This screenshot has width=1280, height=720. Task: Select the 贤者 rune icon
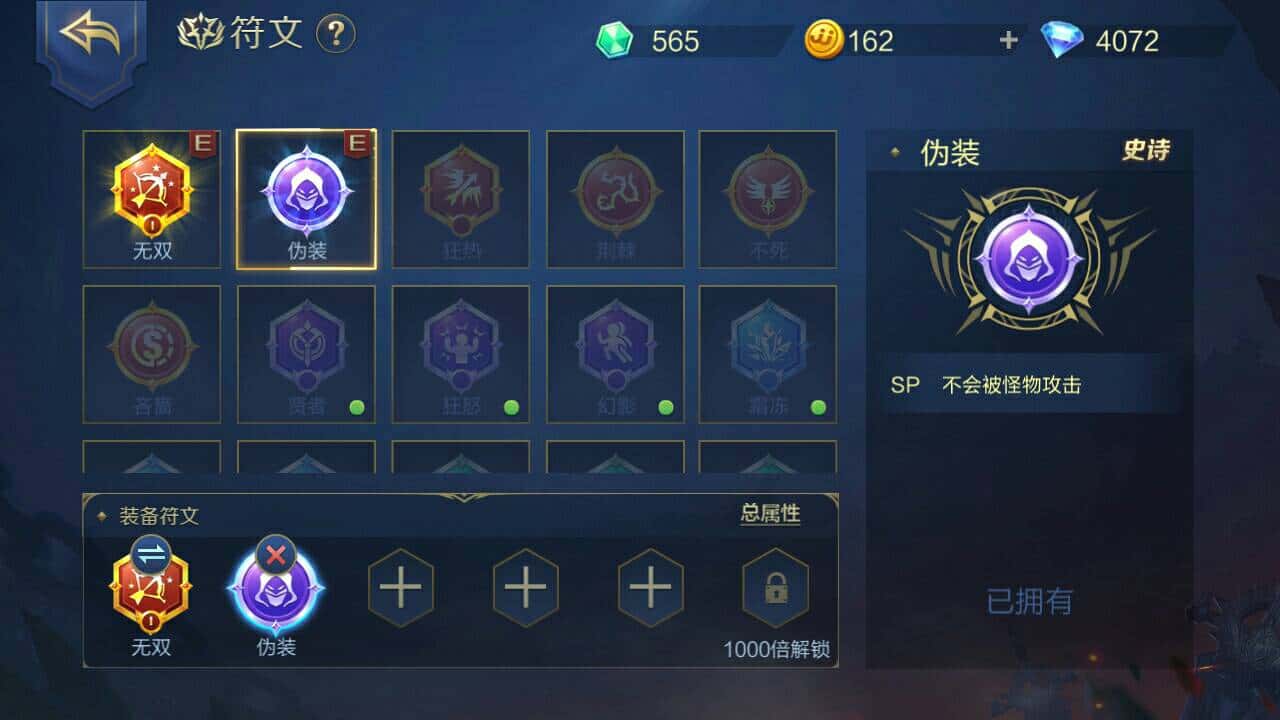[x=305, y=350]
